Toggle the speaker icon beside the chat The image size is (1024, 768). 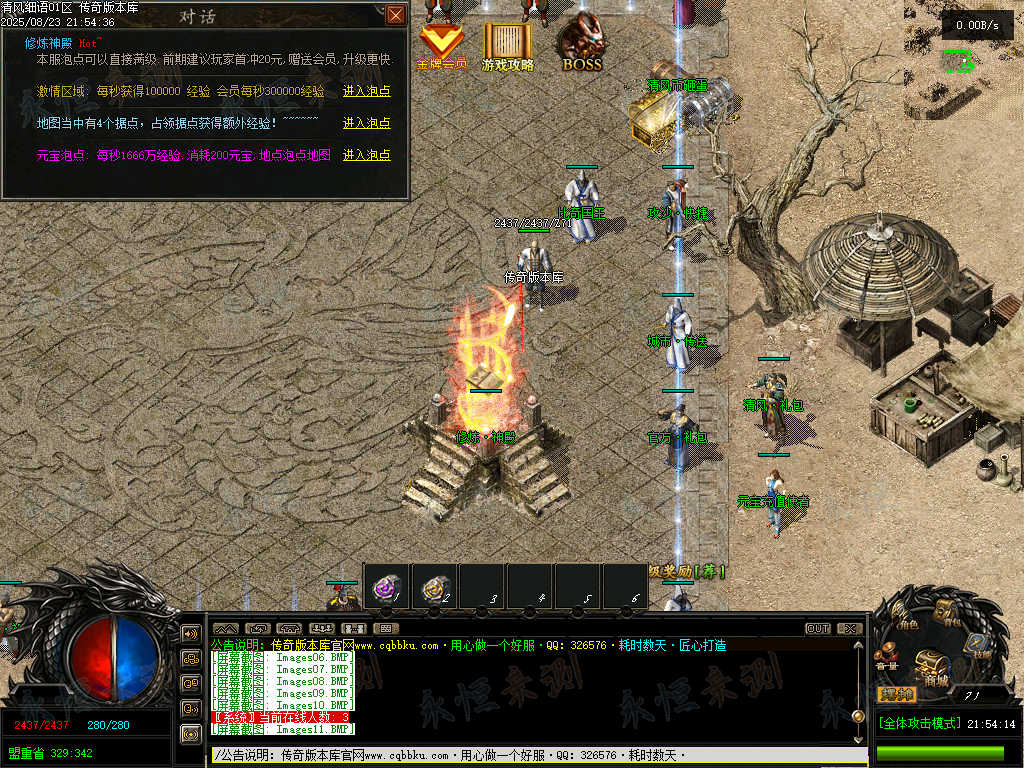point(190,634)
